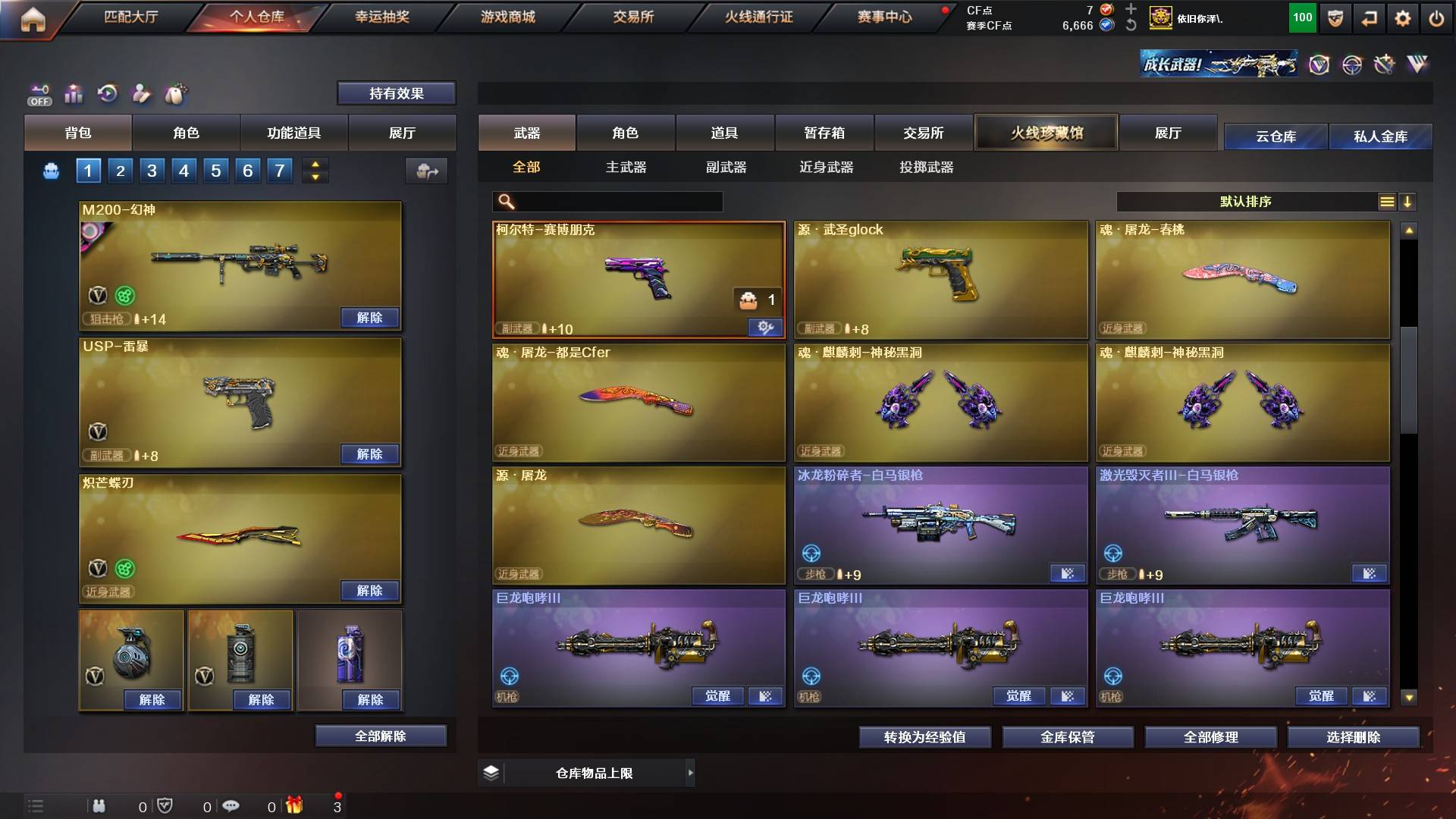Expand the 仓库物品上限 panel arrow
The height and width of the screenshot is (819, 1456).
coord(691,773)
